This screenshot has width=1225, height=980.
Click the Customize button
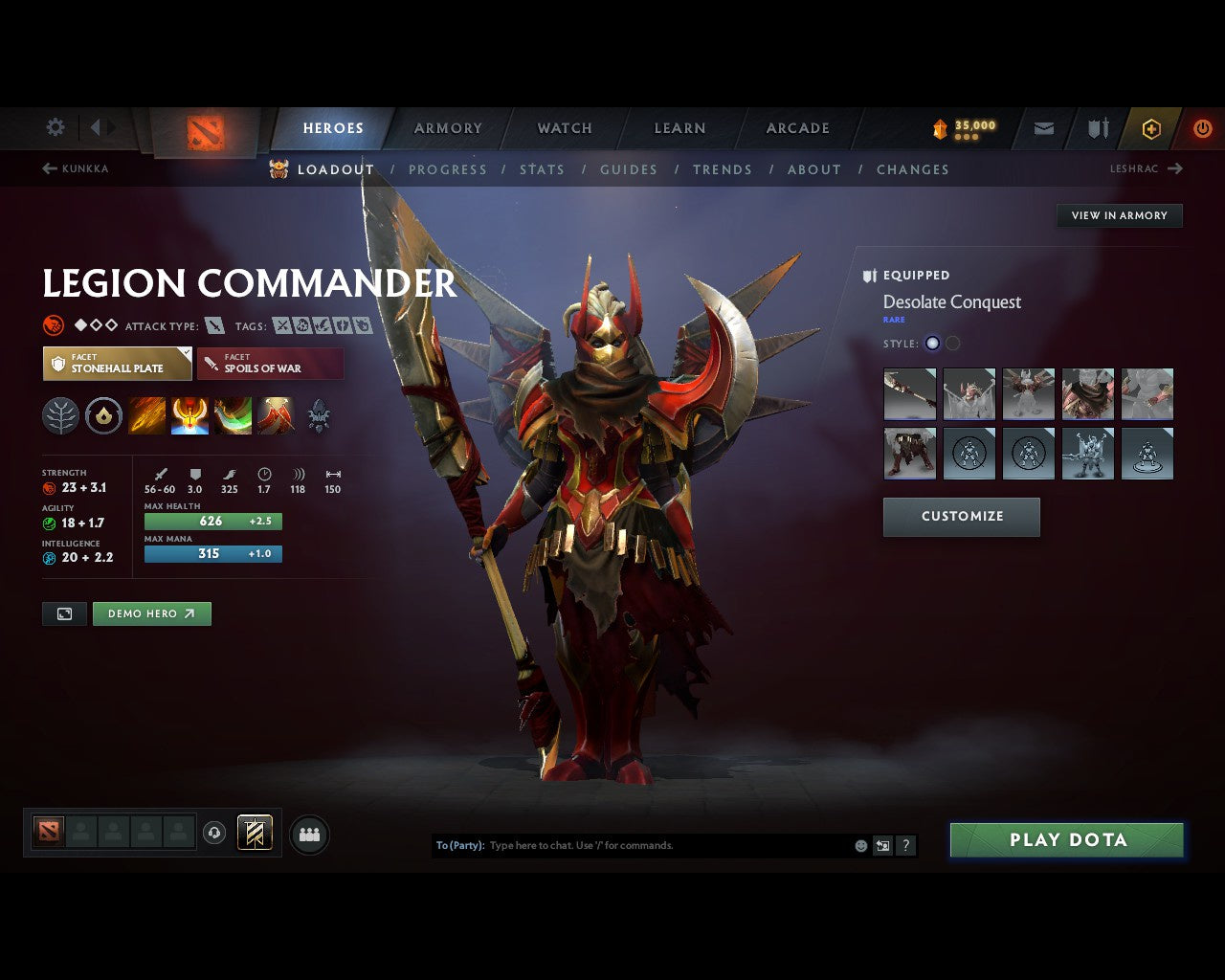(x=961, y=517)
